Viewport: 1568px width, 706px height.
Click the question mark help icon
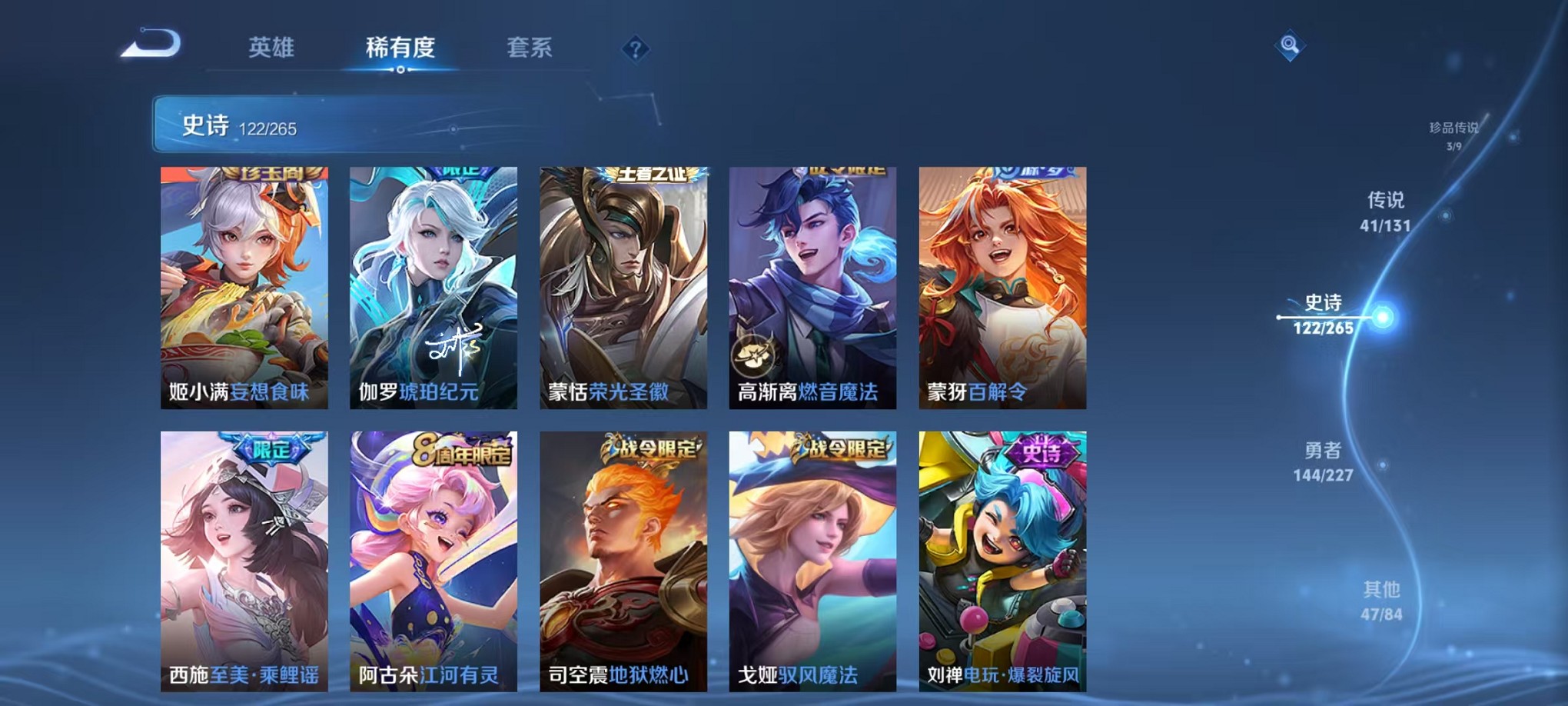[x=635, y=49]
